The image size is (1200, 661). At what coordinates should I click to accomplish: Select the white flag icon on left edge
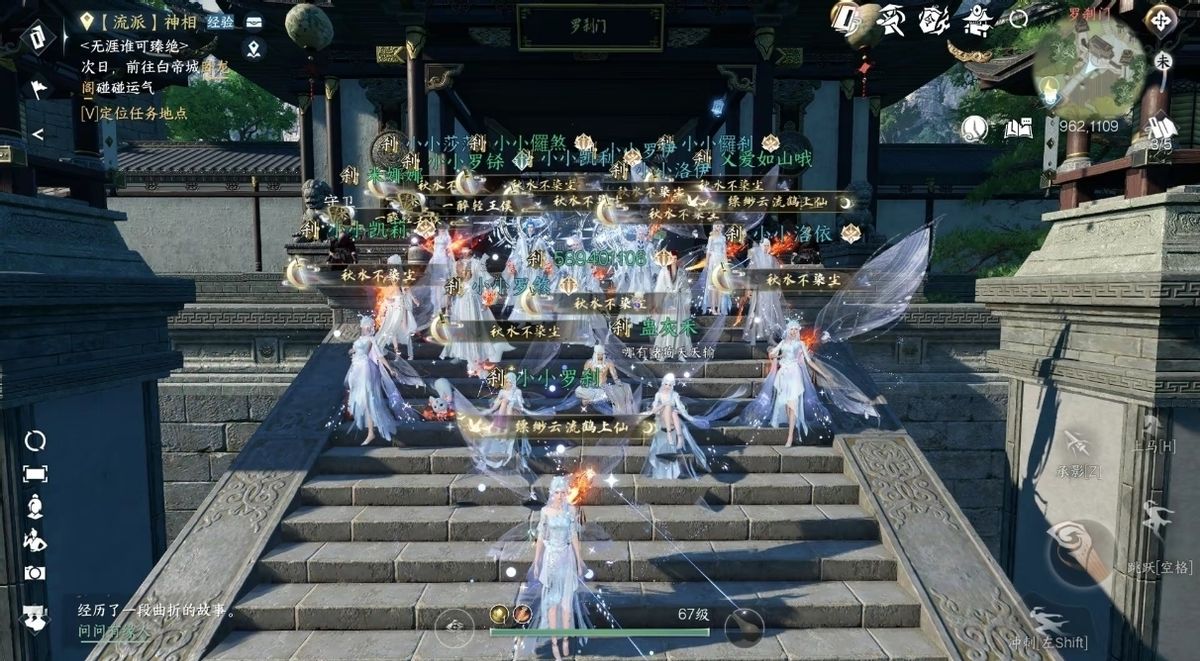click(38, 88)
